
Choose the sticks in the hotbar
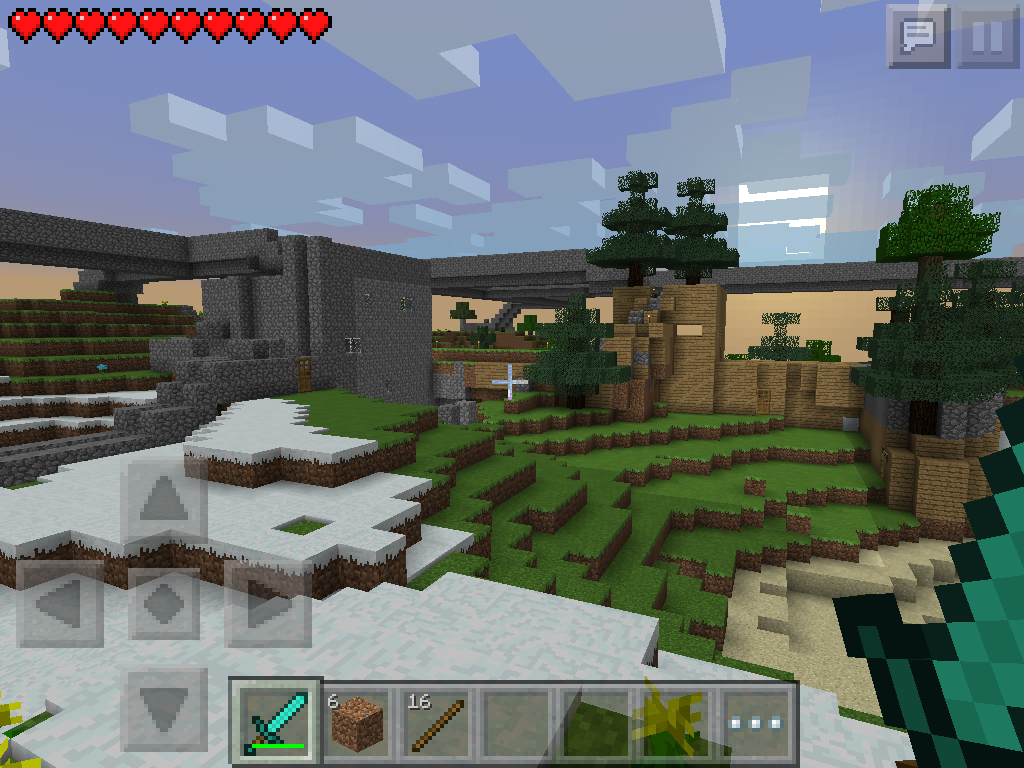pyautogui.click(x=437, y=721)
